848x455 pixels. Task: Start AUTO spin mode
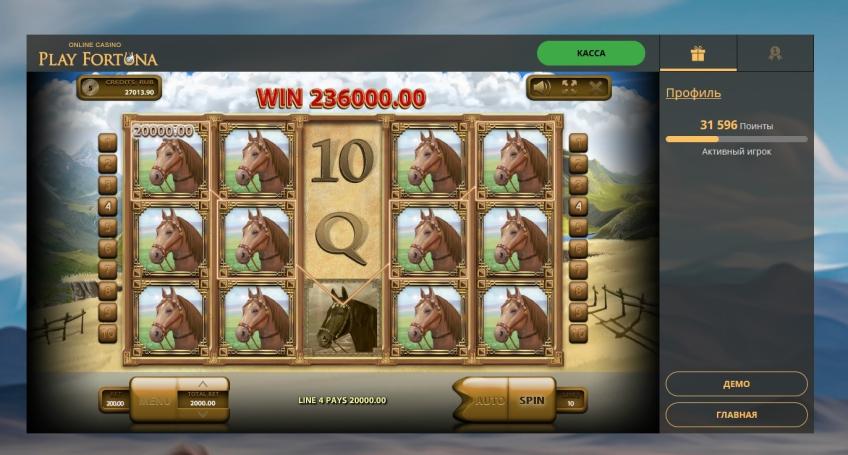coord(486,400)
